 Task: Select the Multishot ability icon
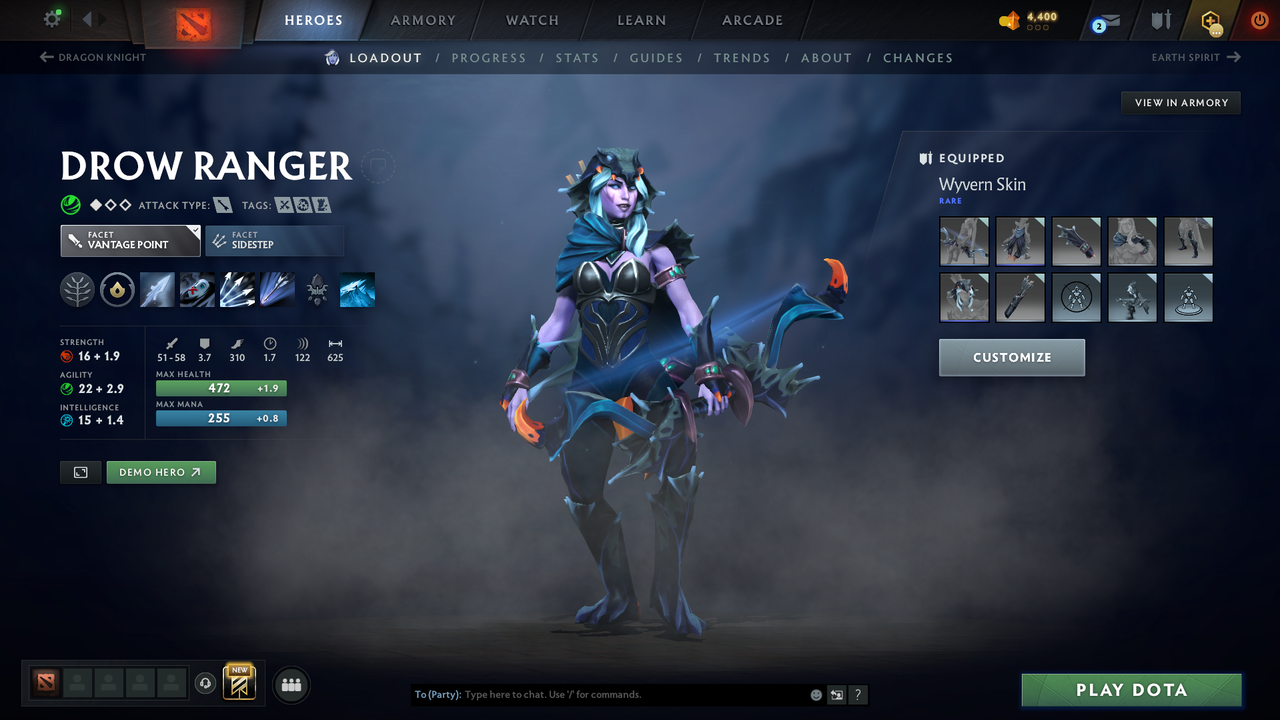(237, 290)
